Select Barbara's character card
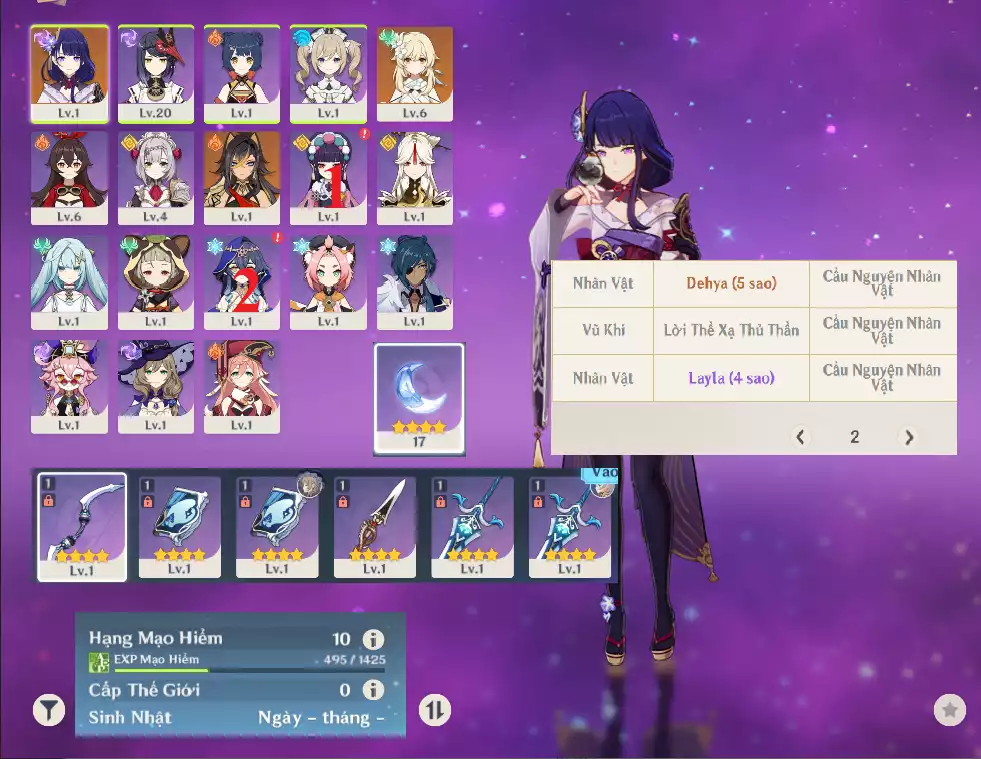 328,72
